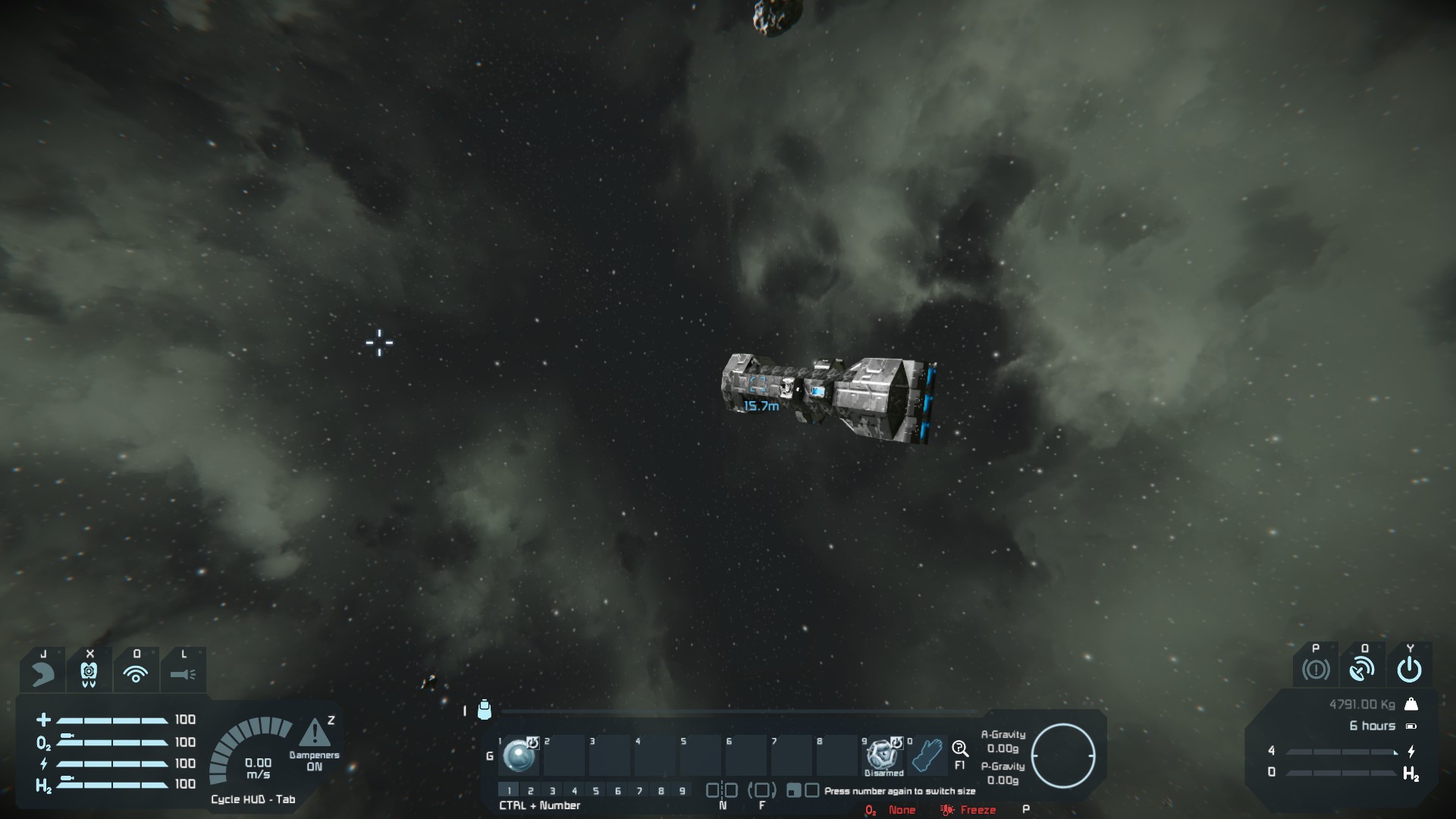
Task: Click the bracketed block icon above F
Action: [762, 790]
